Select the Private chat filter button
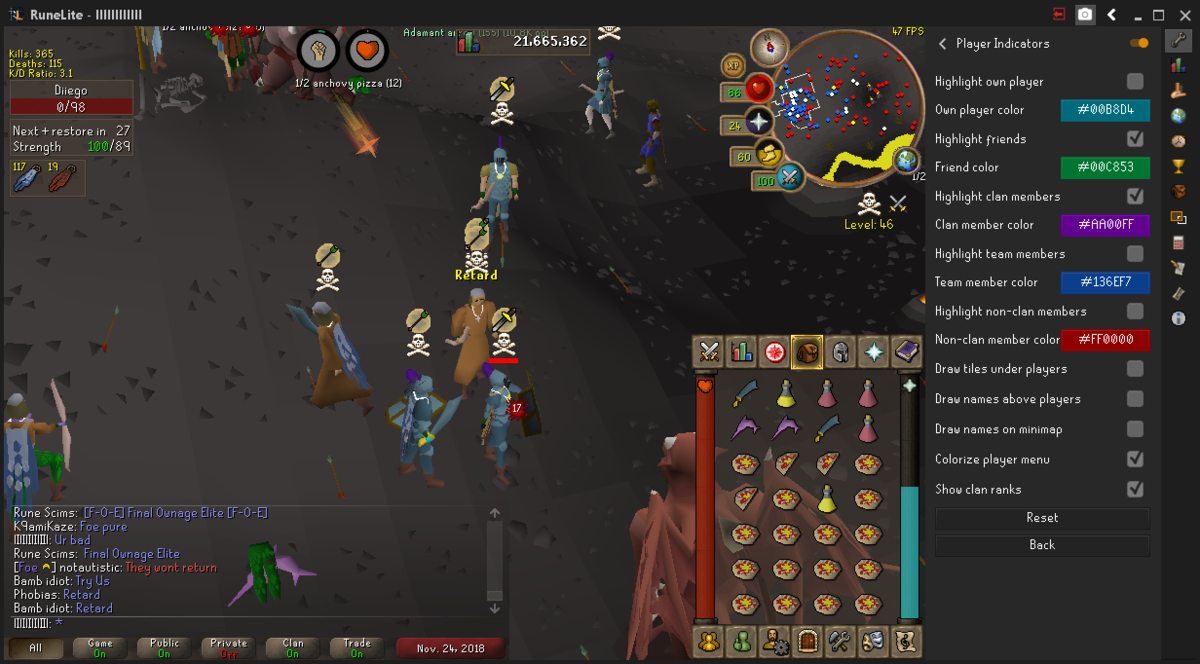 click(x=229, y=648)
